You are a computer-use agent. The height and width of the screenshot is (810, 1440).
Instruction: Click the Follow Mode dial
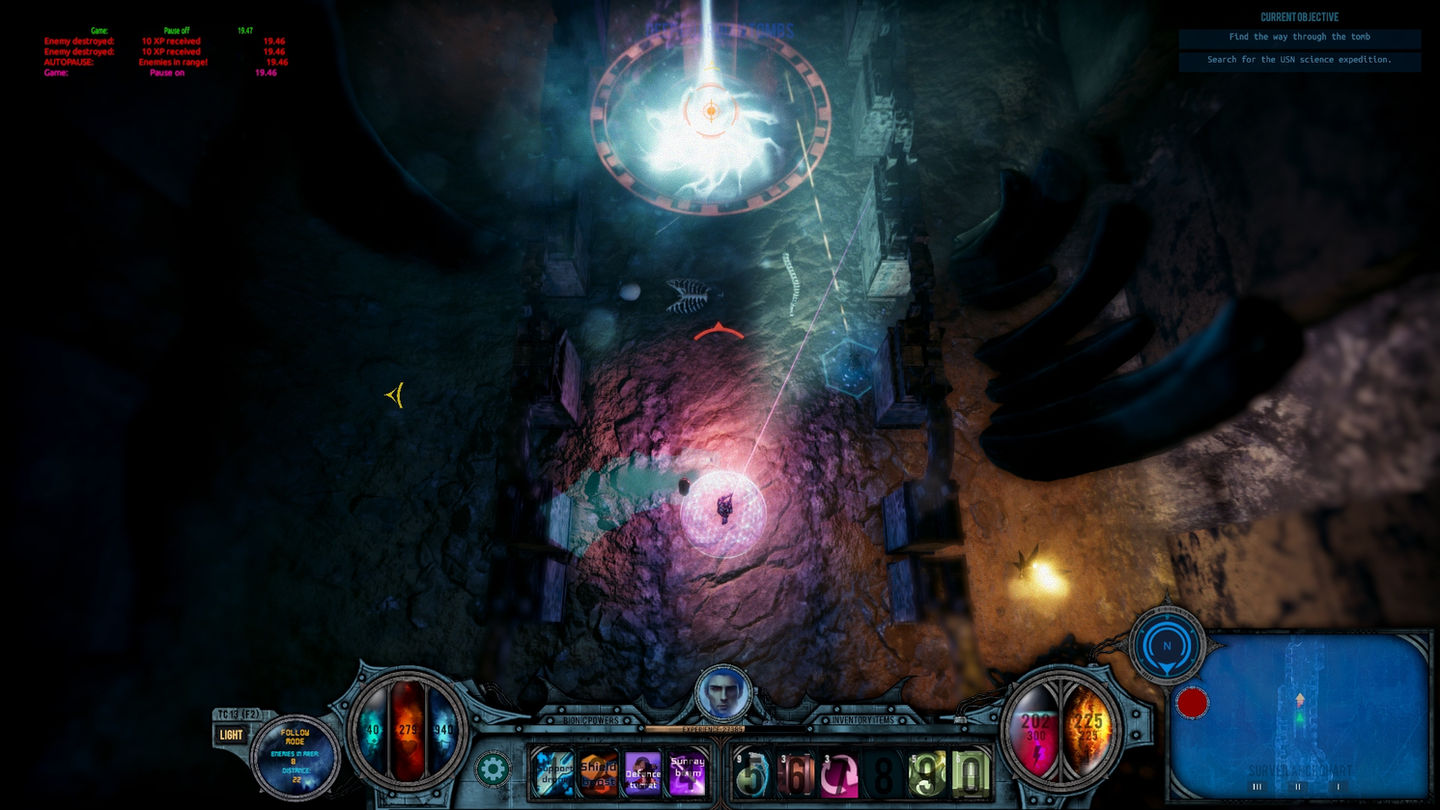(x=295, y=753)
